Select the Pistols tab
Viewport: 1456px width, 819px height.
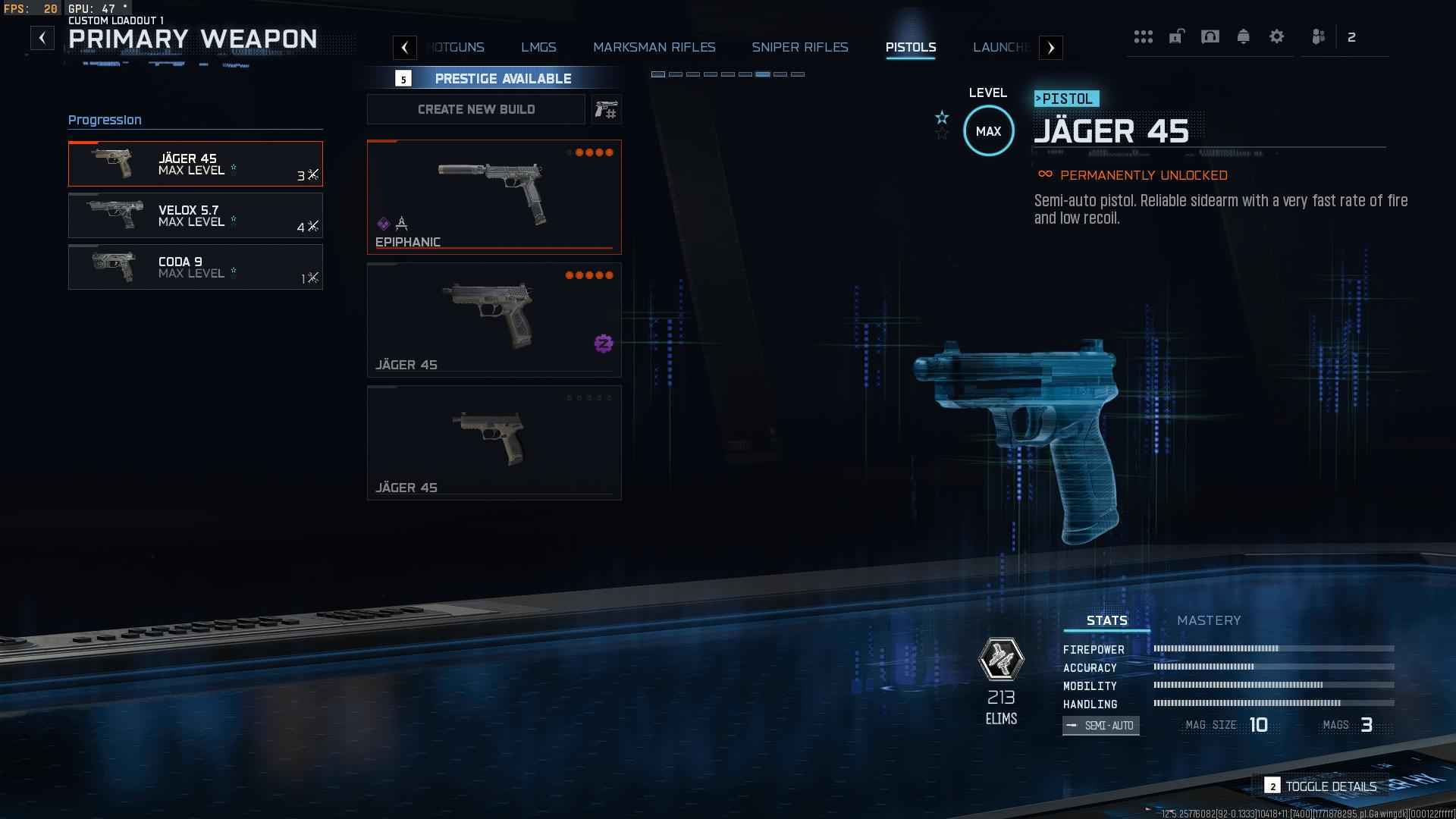tap(910, 47)
